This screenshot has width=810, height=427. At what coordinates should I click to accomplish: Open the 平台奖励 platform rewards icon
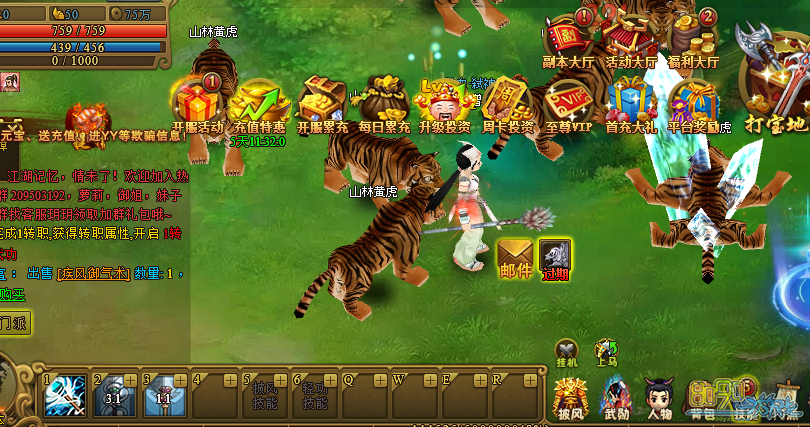(x=693, y=102)
